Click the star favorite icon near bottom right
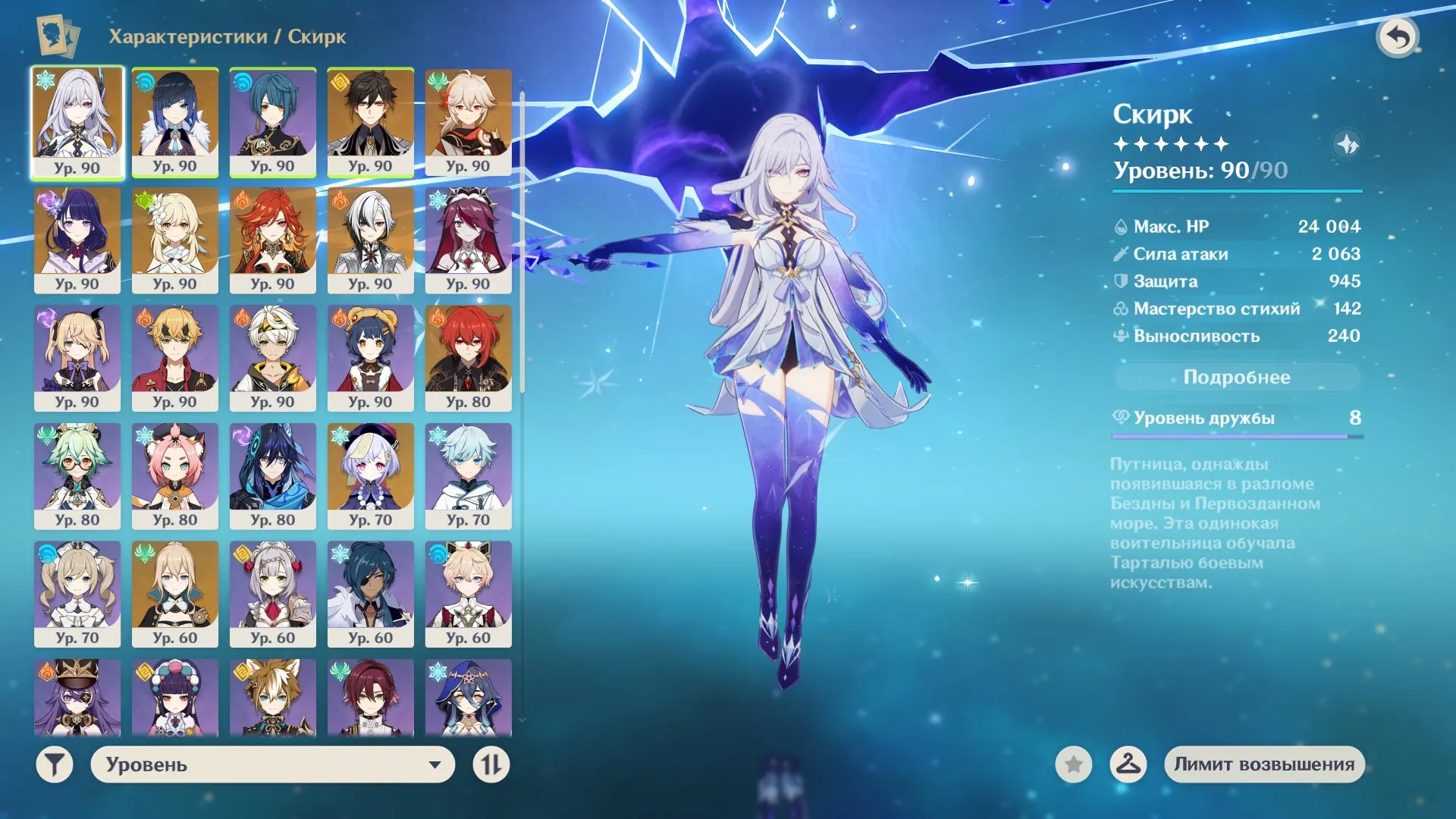 1072,765
